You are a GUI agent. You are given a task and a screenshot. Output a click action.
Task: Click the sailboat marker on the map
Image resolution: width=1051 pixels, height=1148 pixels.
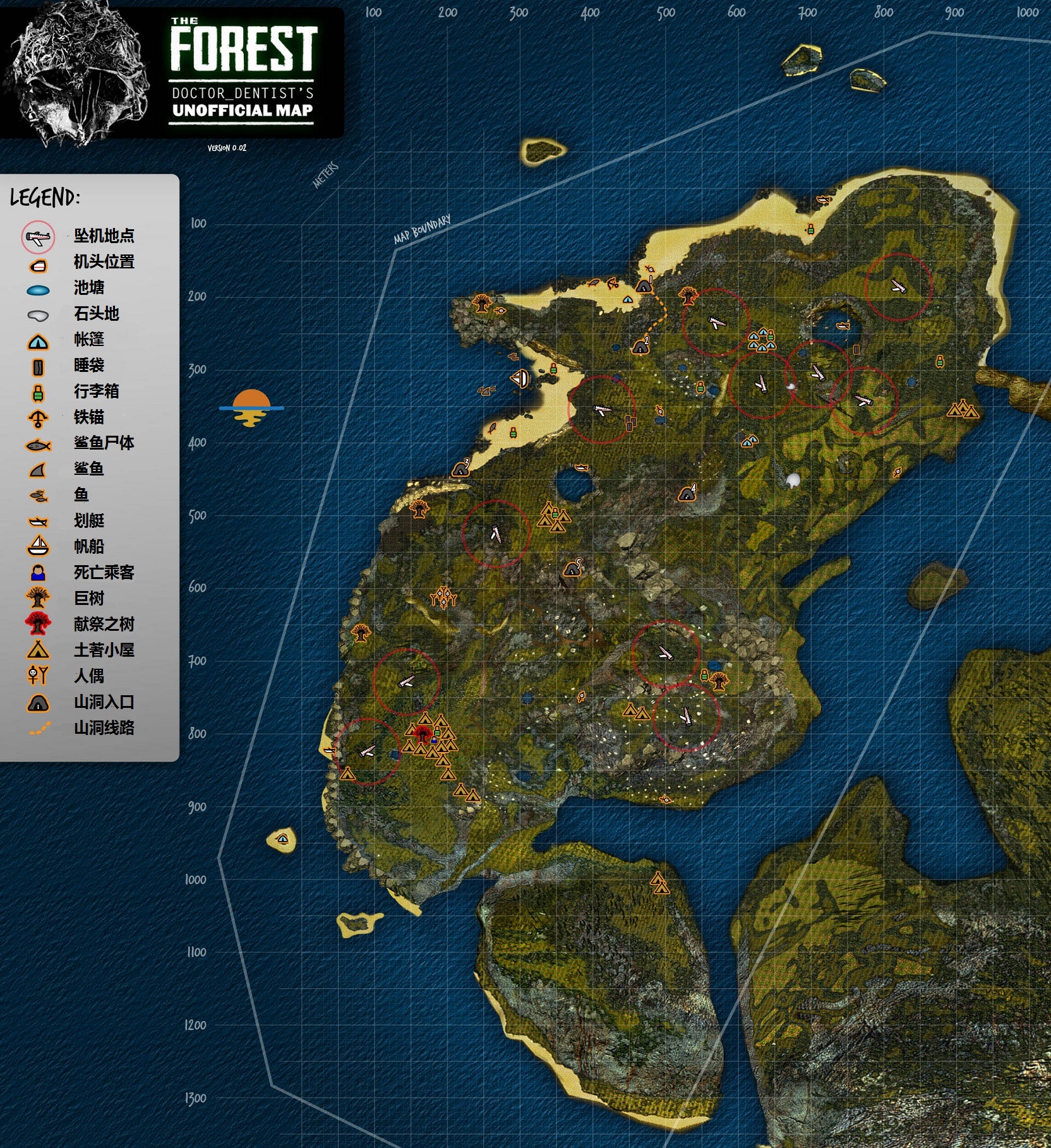click(x=520, y=379)
